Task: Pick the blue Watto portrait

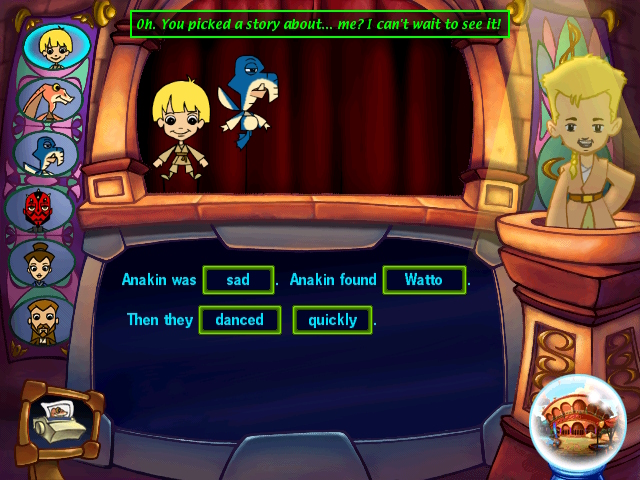Action: (x=47, y=154)
